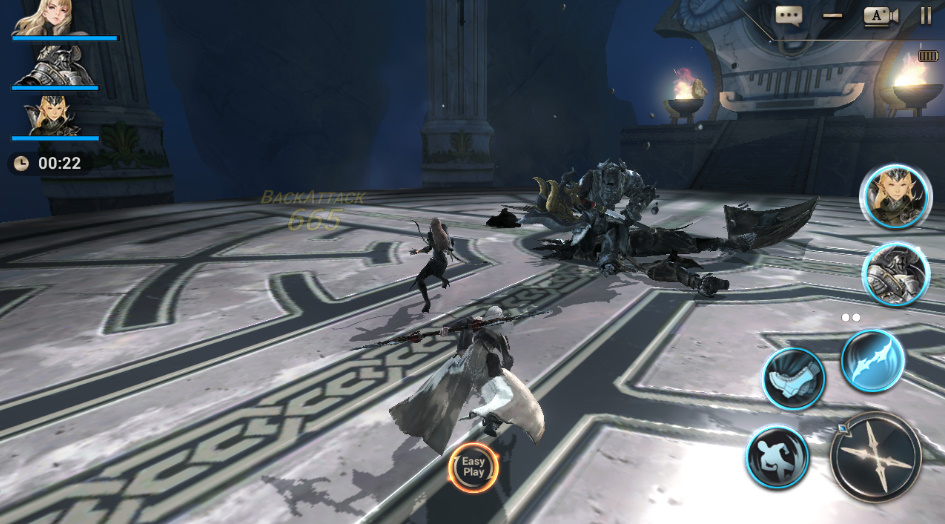Screen dimensions: 945x524
Task: Use the basic crossed-blades attack
Action: (875, 456)
